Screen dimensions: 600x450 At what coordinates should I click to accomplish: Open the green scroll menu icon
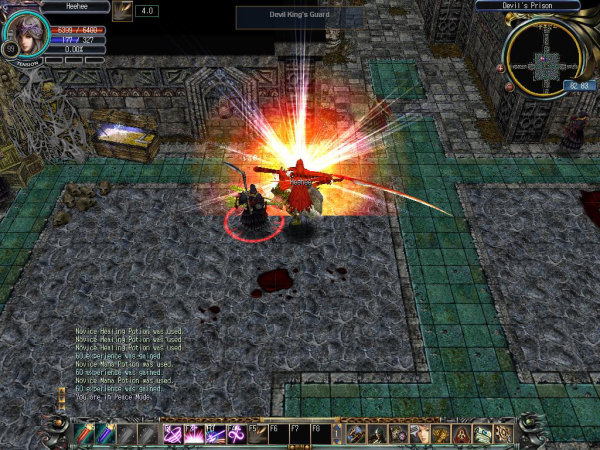482,434
